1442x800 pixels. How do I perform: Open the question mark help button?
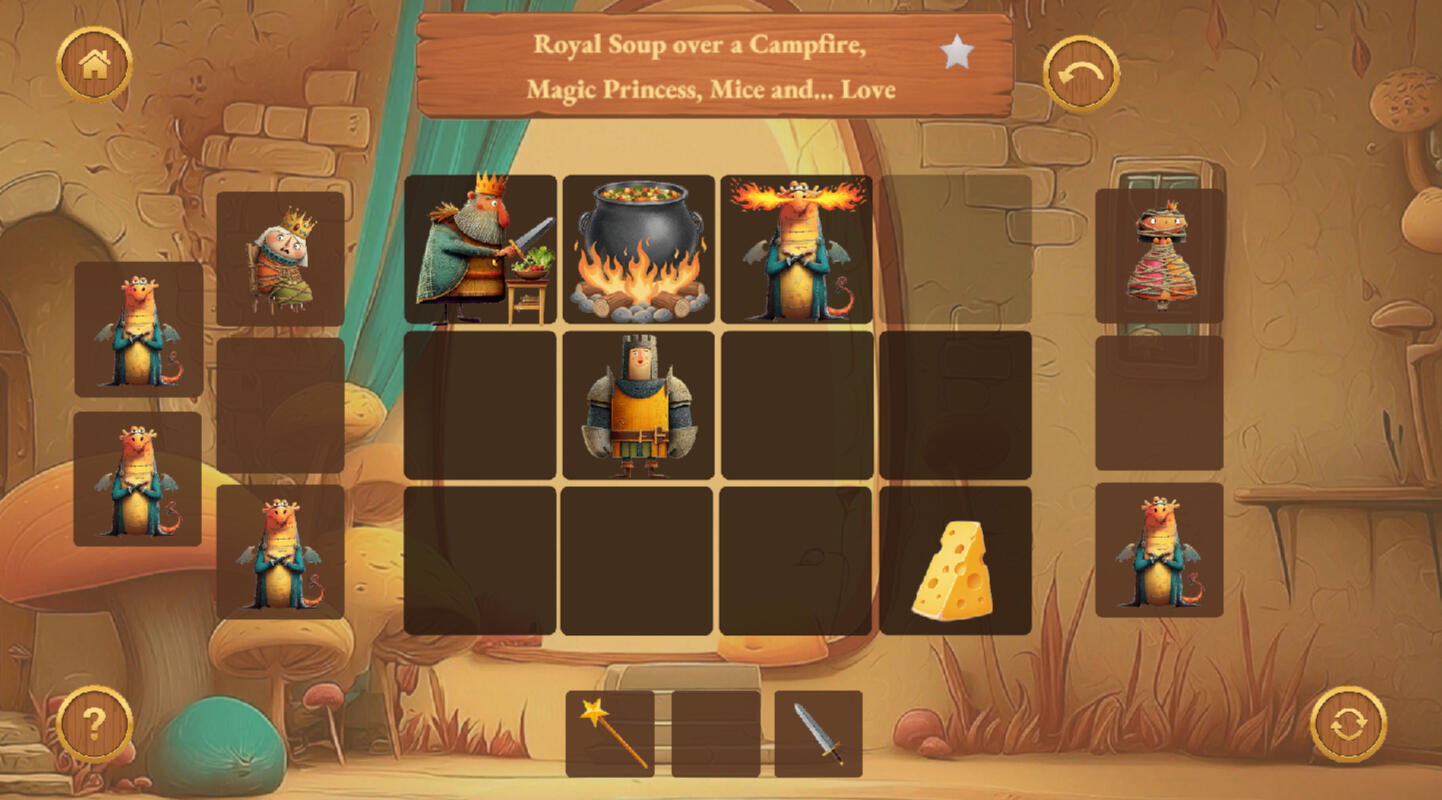click(x=94, y=723)
